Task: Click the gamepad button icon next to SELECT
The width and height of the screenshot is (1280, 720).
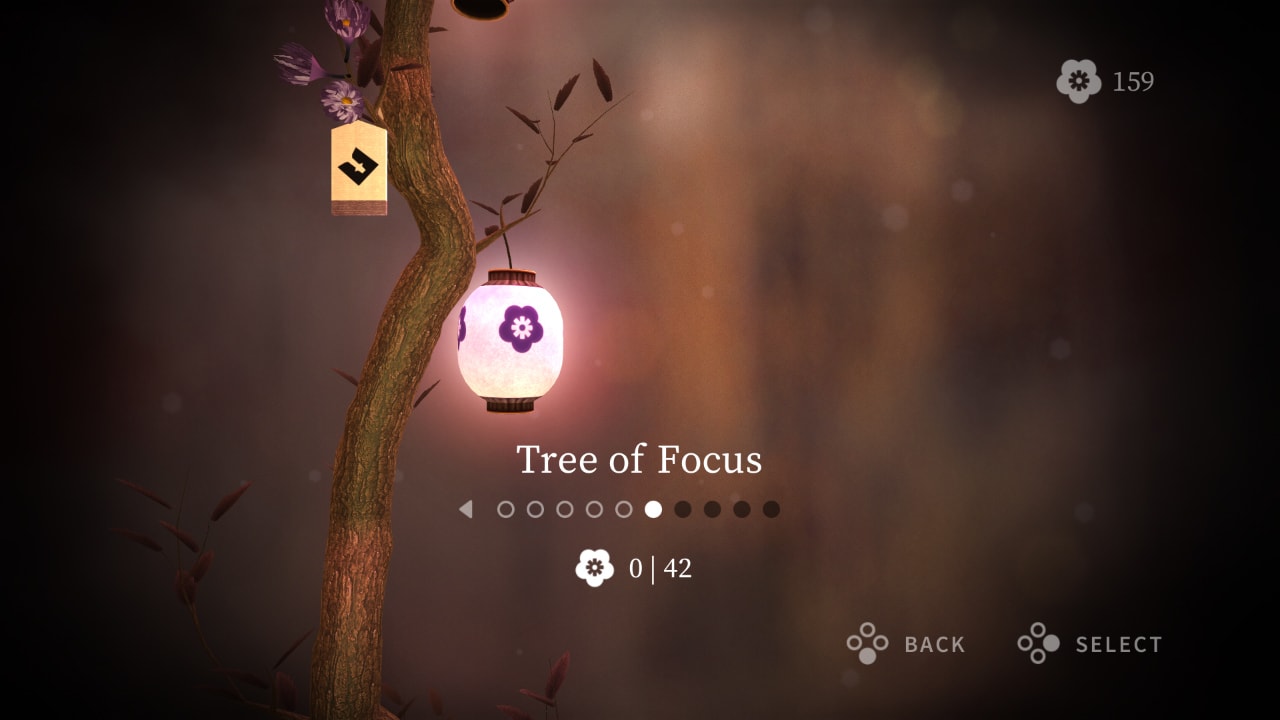Action: tap(1038, 644)
